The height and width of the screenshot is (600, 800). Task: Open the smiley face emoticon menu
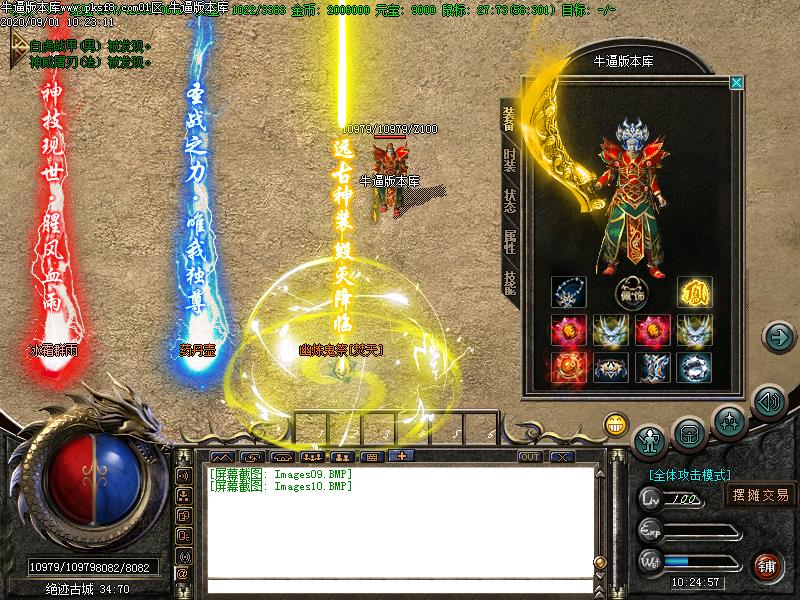tap(616, 424)
